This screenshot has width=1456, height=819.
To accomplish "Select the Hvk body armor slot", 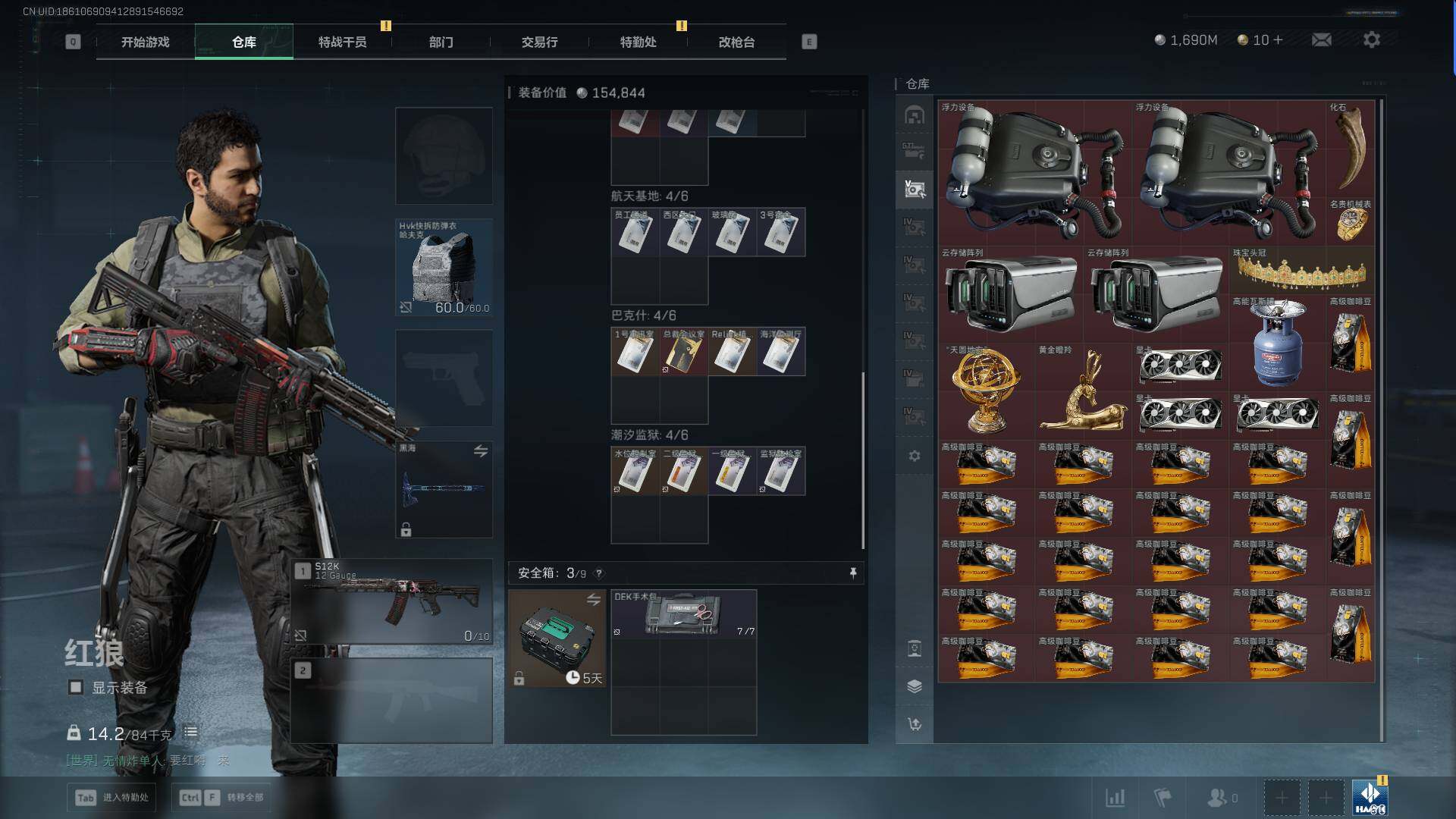I will tap(444, 267).
